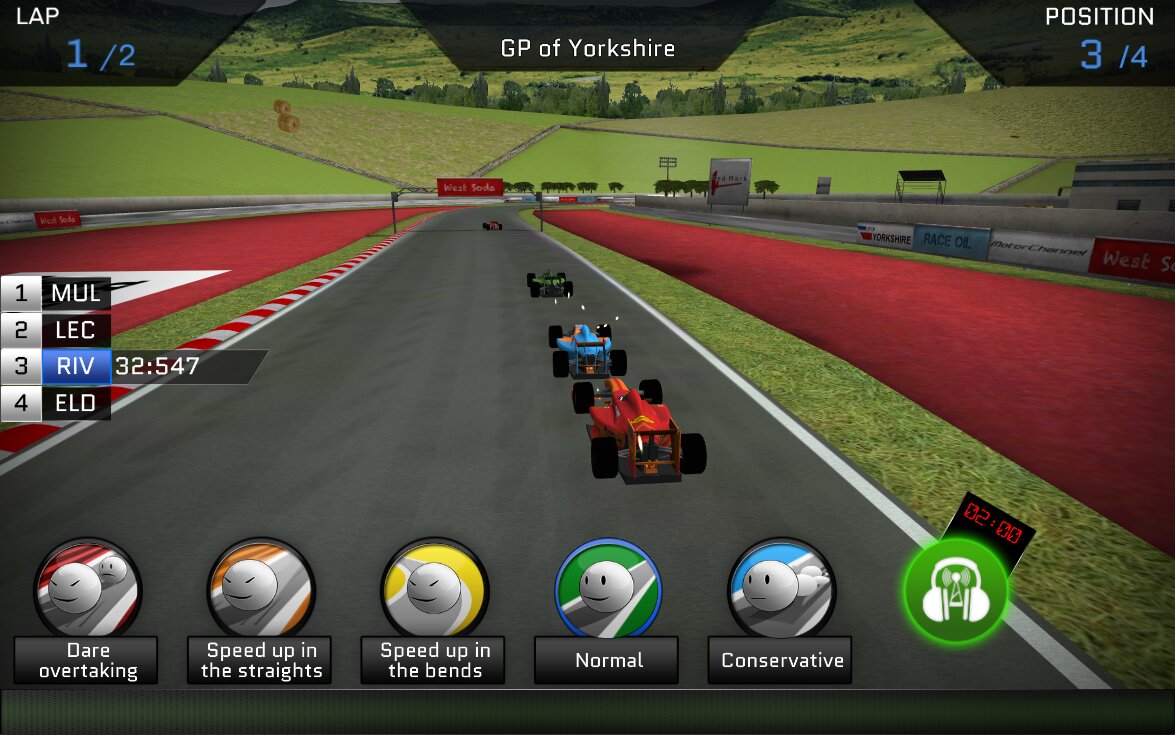Select MUL in the standings list
This screenshot has height=735, width=1175.
[x=57, y=294]
